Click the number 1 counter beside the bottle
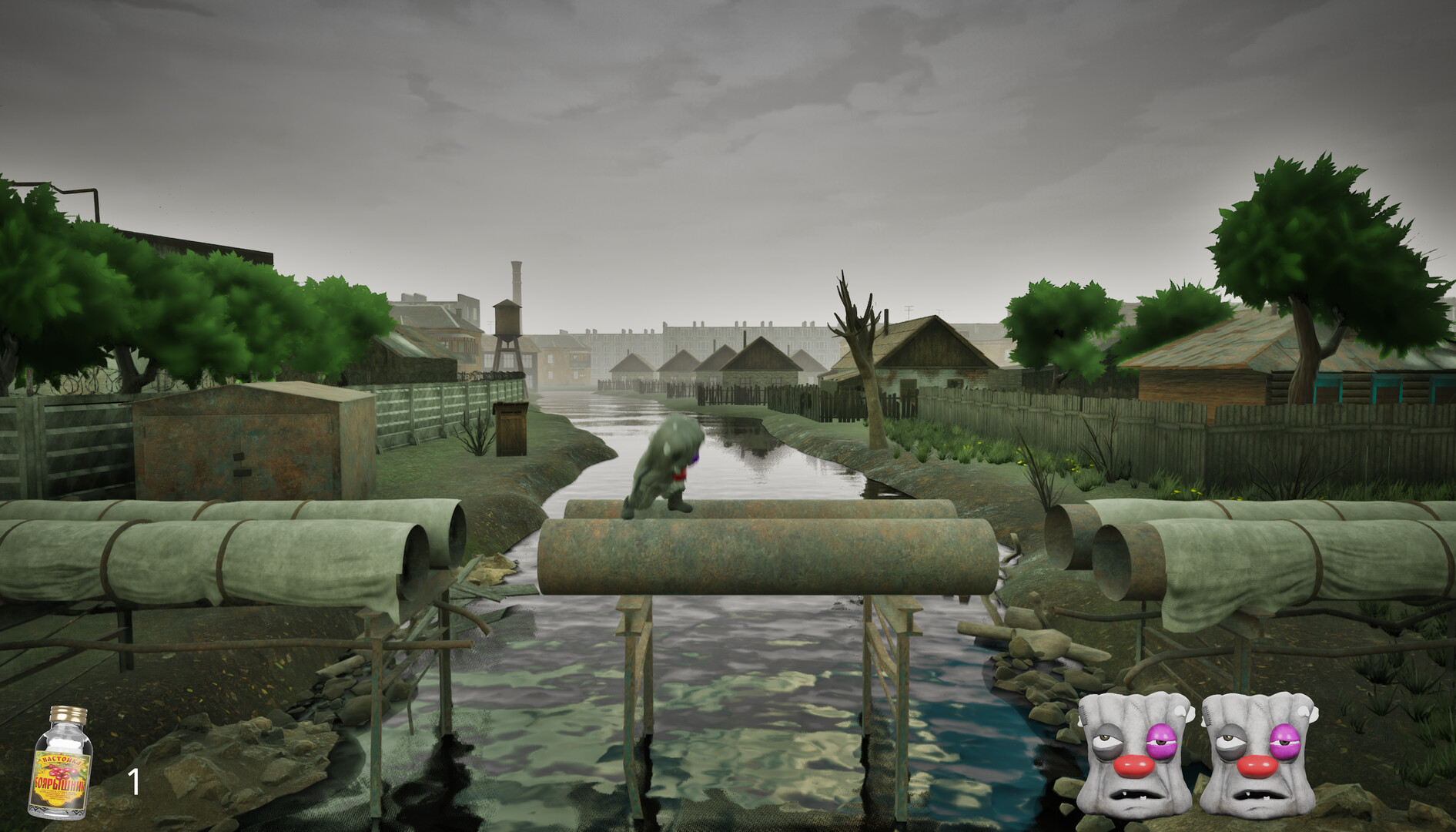1456x832 pixels. [x=134, y=780]
